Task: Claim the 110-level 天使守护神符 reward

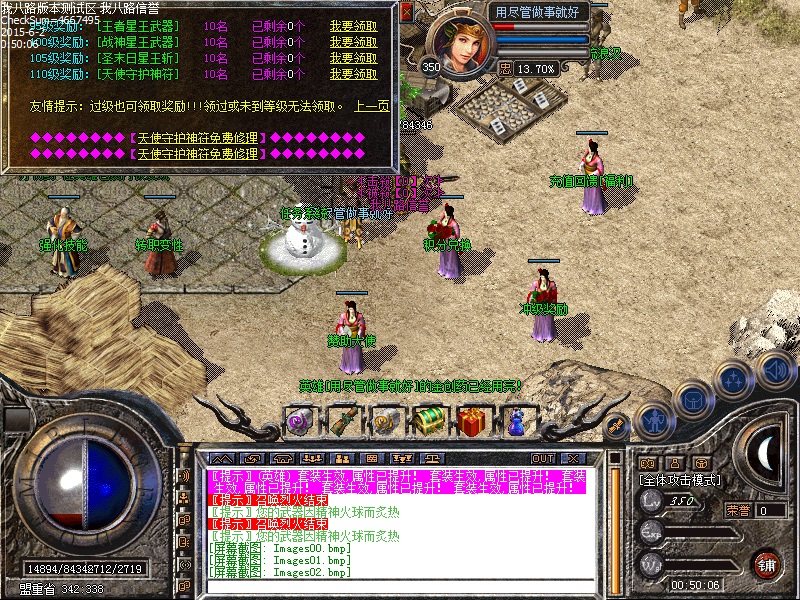Action: [x=353, y=74]
